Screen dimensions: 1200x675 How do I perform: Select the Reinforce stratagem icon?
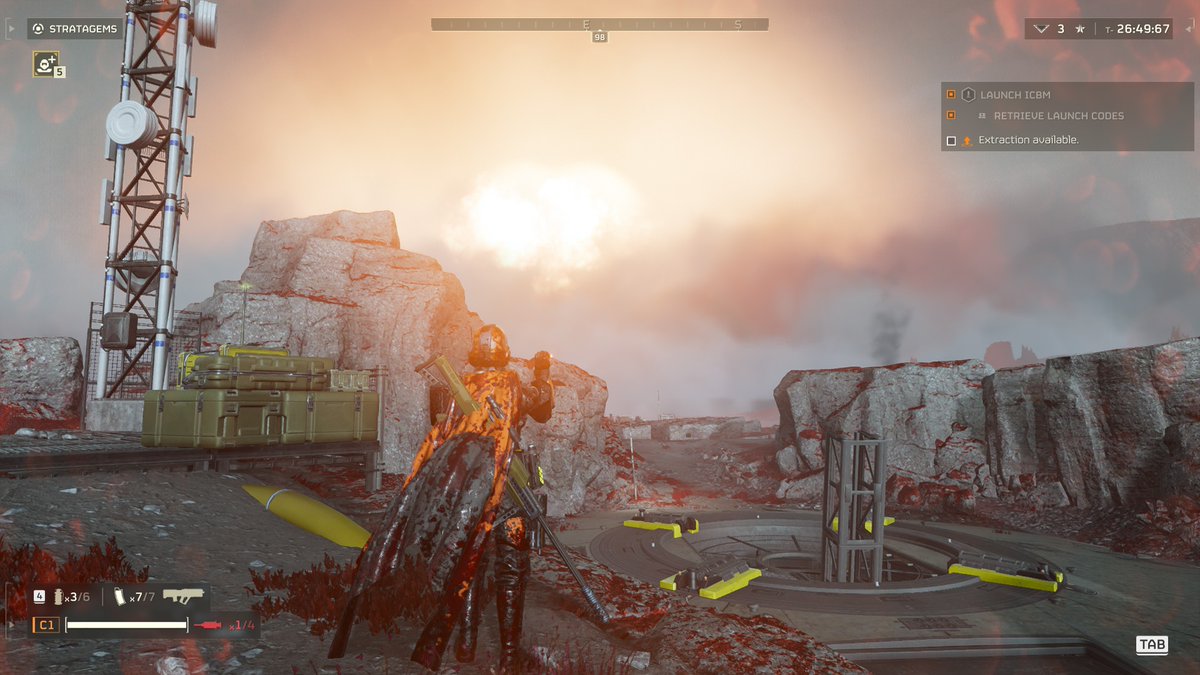(x=45, y=64)
